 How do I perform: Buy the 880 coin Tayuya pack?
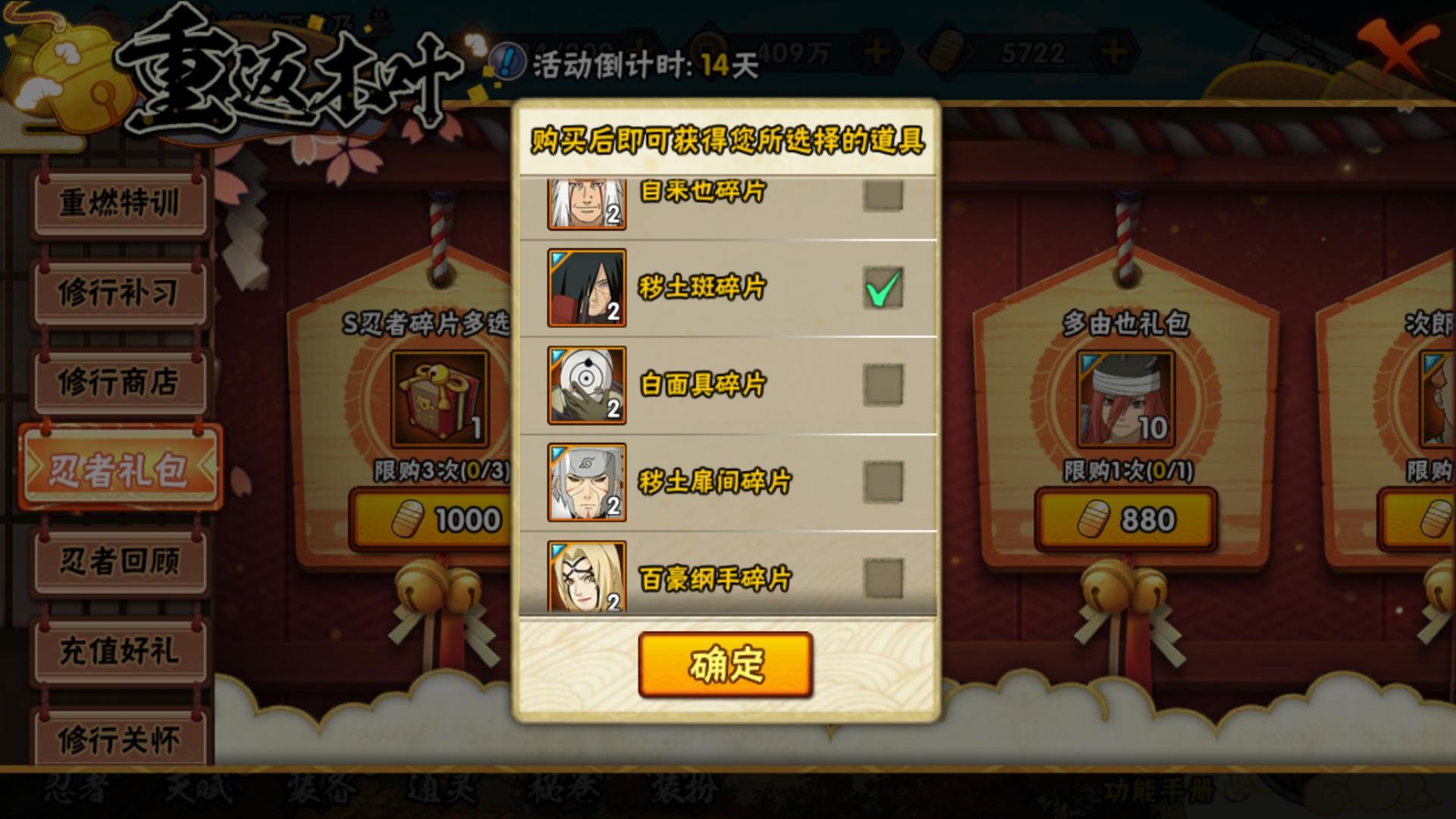(x=1125, y=517)
